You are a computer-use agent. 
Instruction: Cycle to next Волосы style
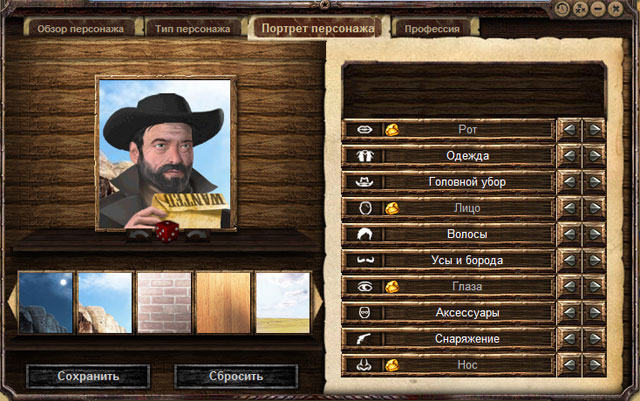(x=594, y=234)
